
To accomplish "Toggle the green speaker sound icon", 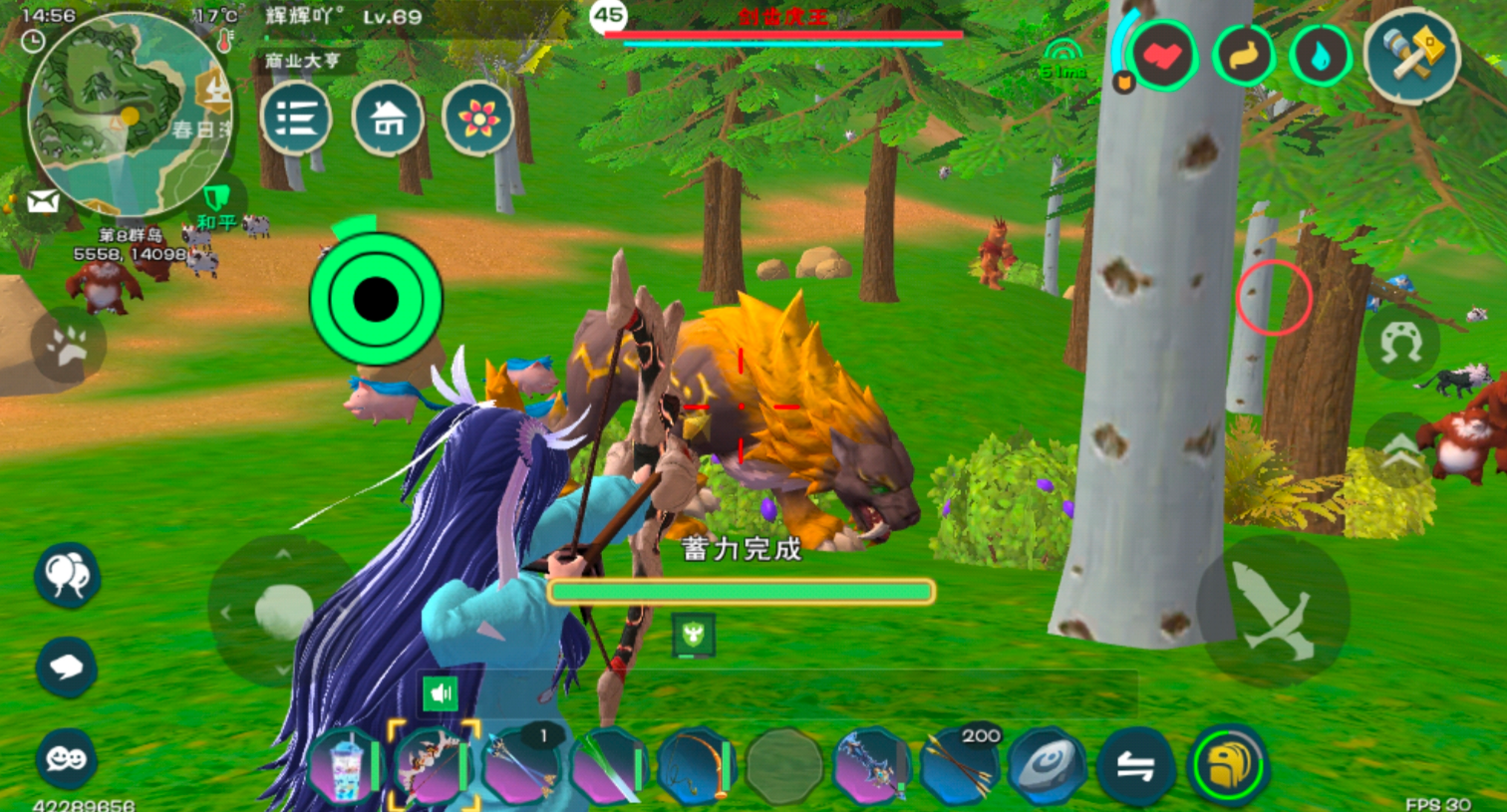I will (x=440, y=692).
